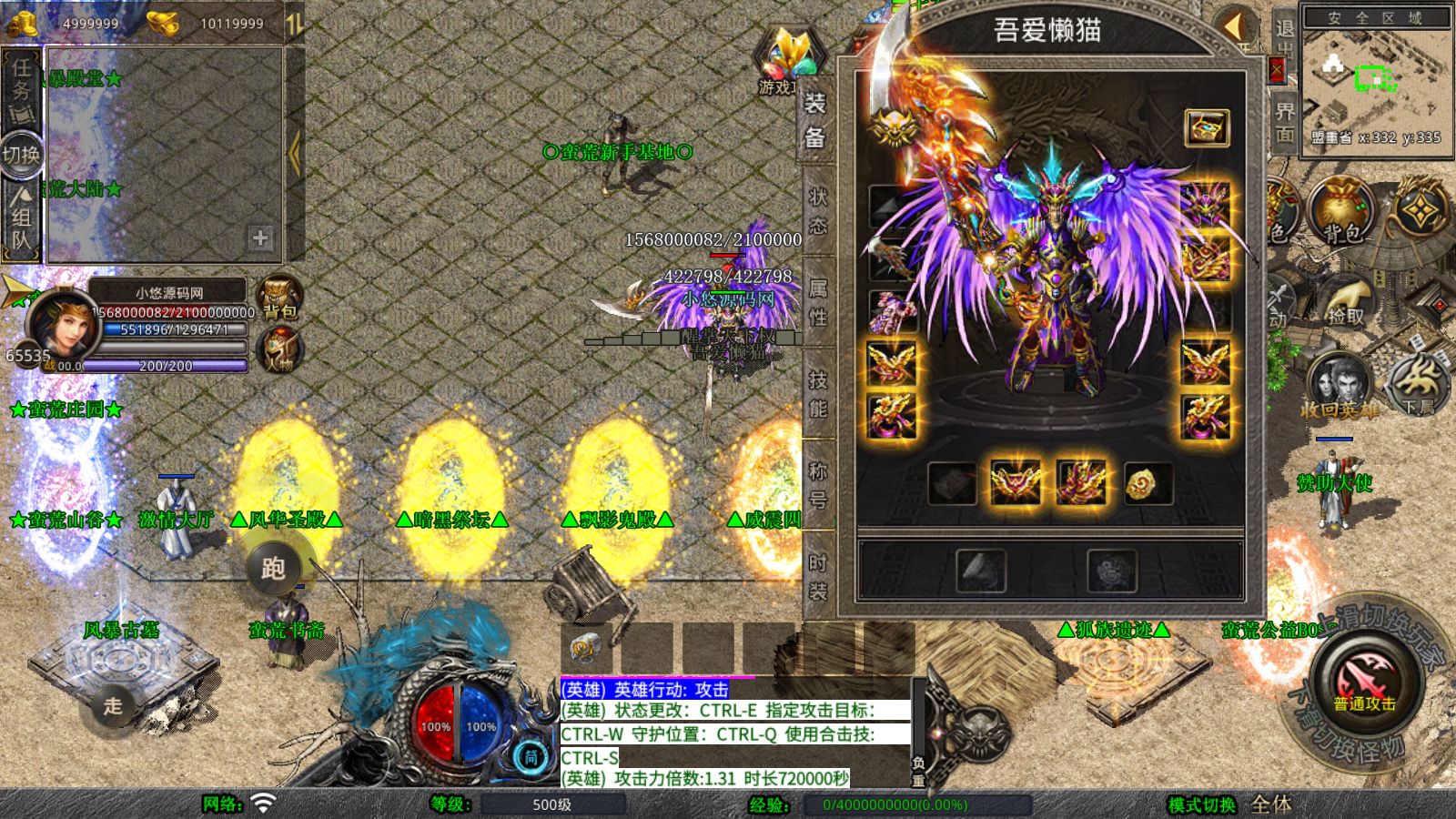Recall hero with 收回英雄 button

point(1338,387)
